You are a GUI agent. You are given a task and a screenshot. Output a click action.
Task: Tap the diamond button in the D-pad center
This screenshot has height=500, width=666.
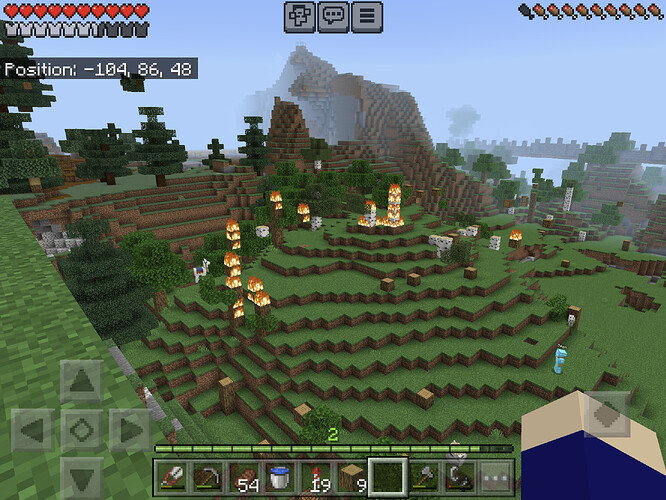(x=81, y=430)
